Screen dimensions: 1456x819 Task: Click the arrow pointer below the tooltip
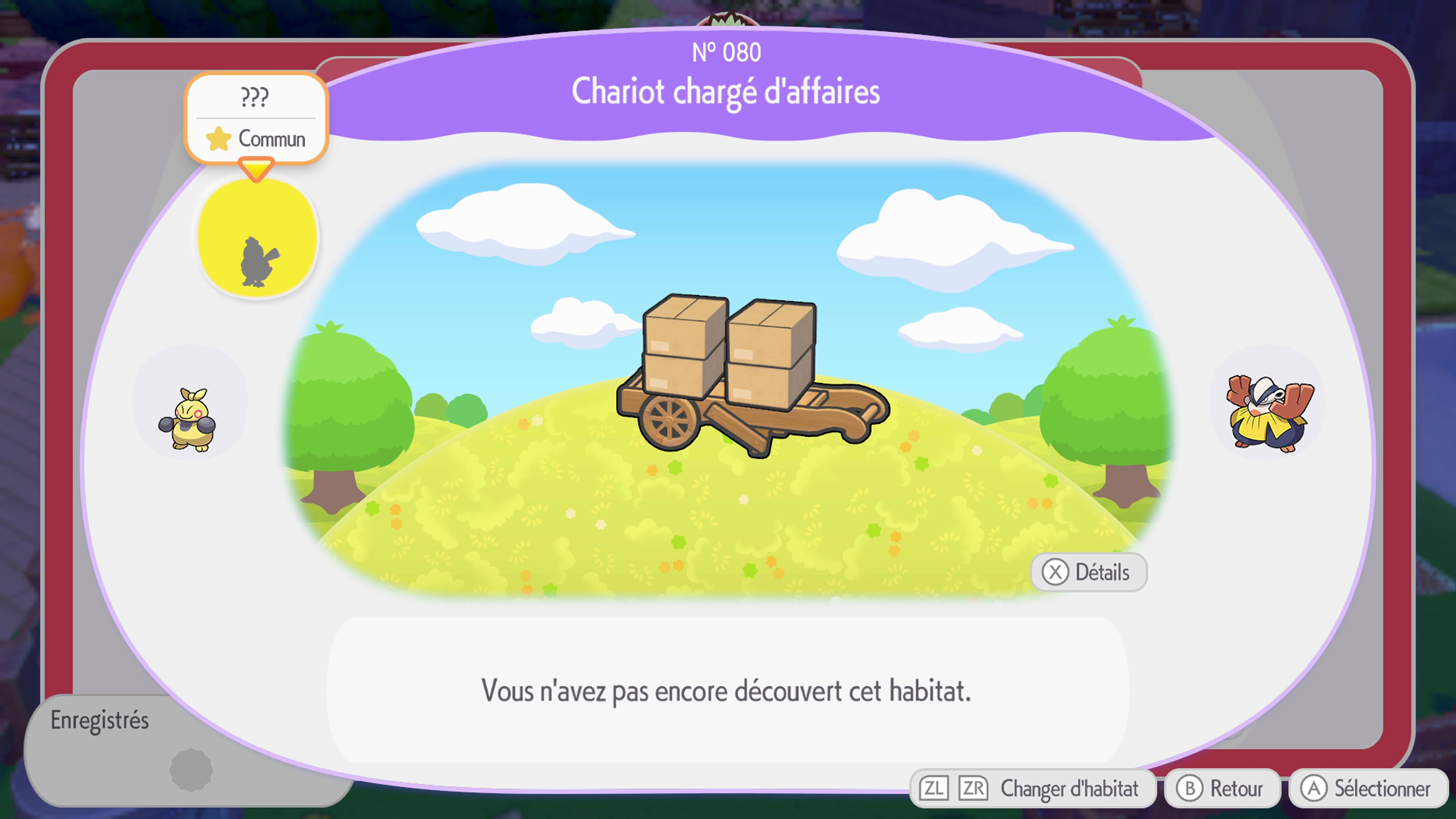point(256,169)
